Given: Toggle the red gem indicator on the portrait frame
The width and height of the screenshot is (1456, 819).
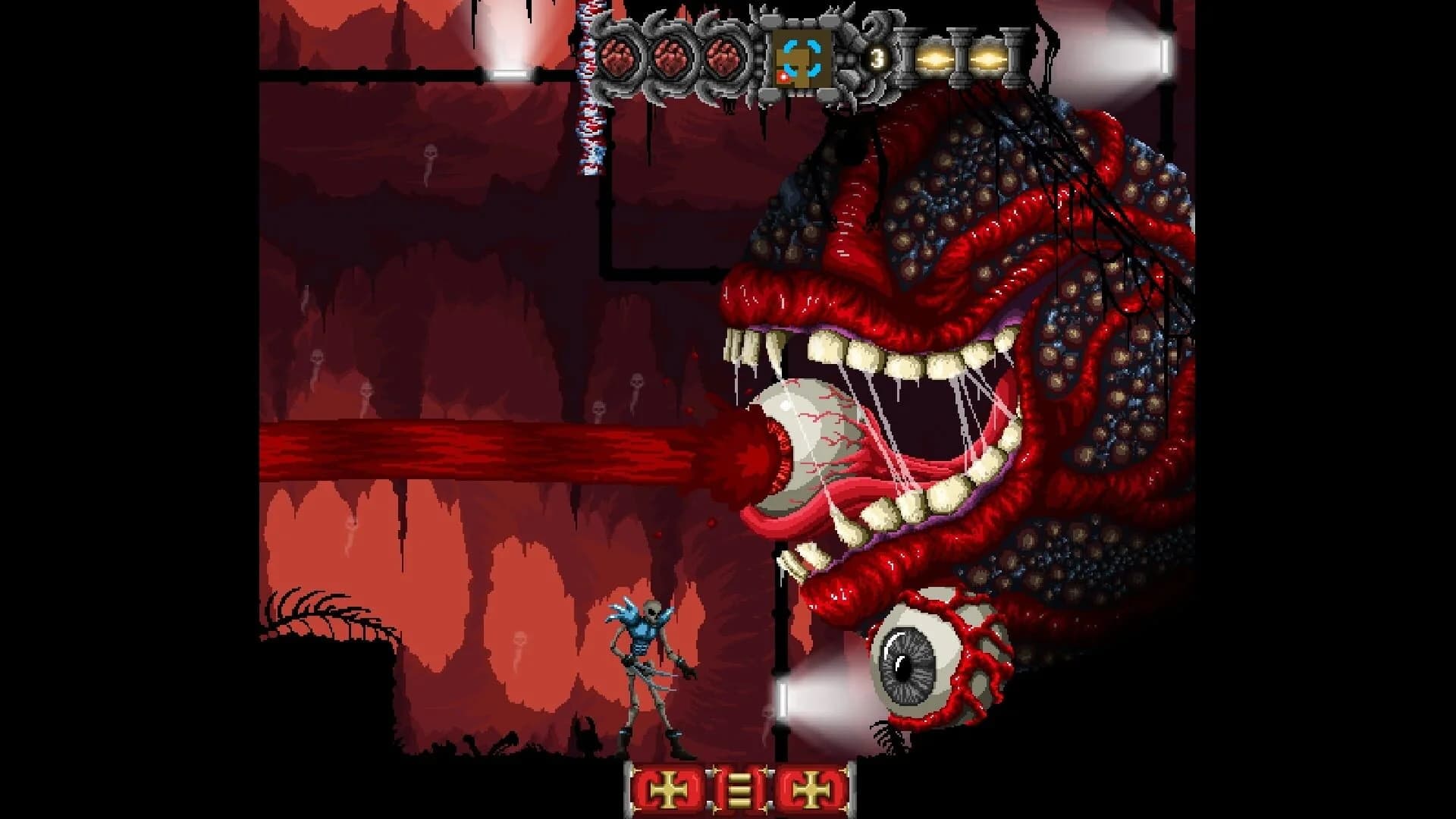Looking at the screenshot, I should (784, 77).
